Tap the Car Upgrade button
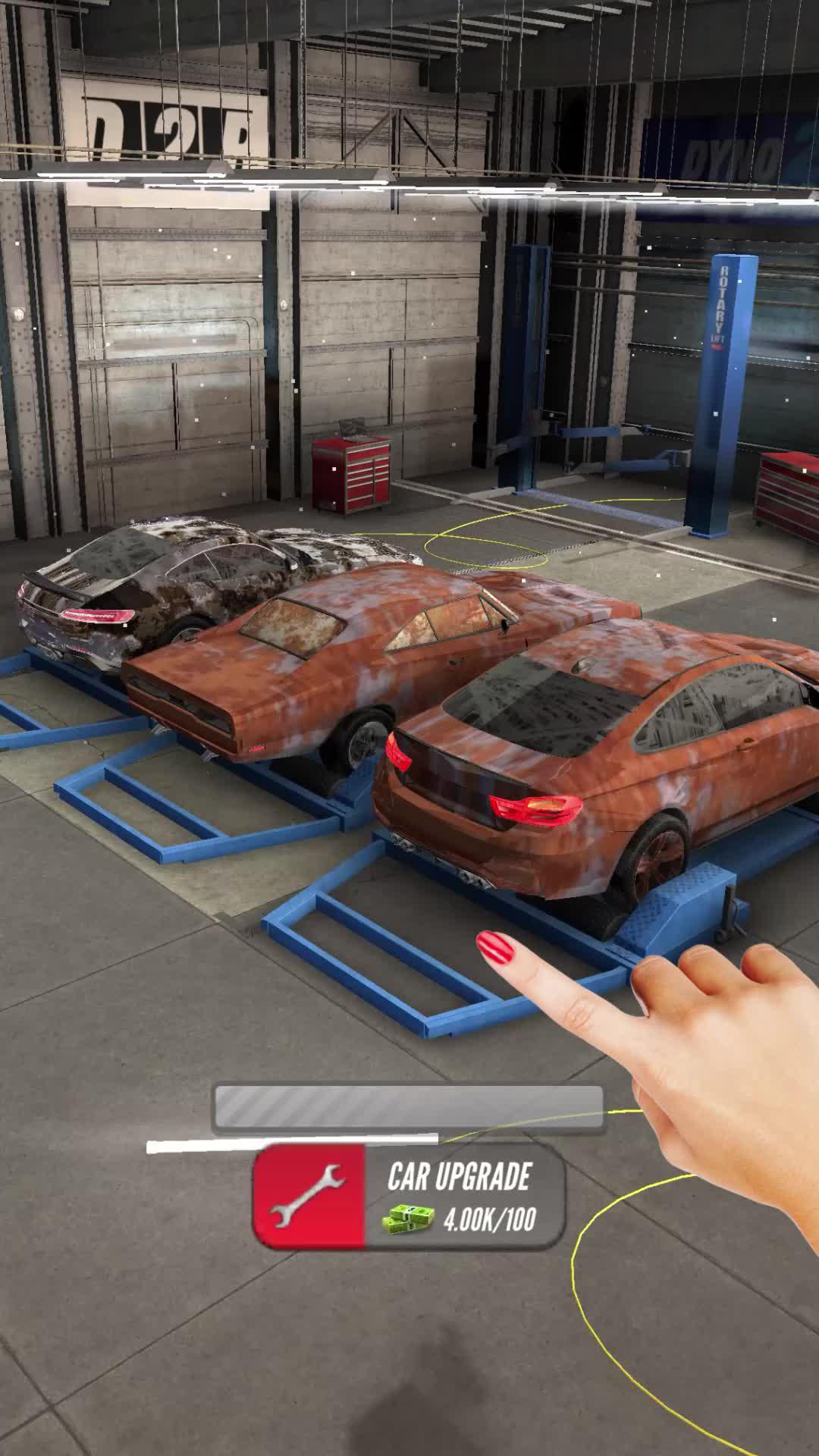 409,1197
